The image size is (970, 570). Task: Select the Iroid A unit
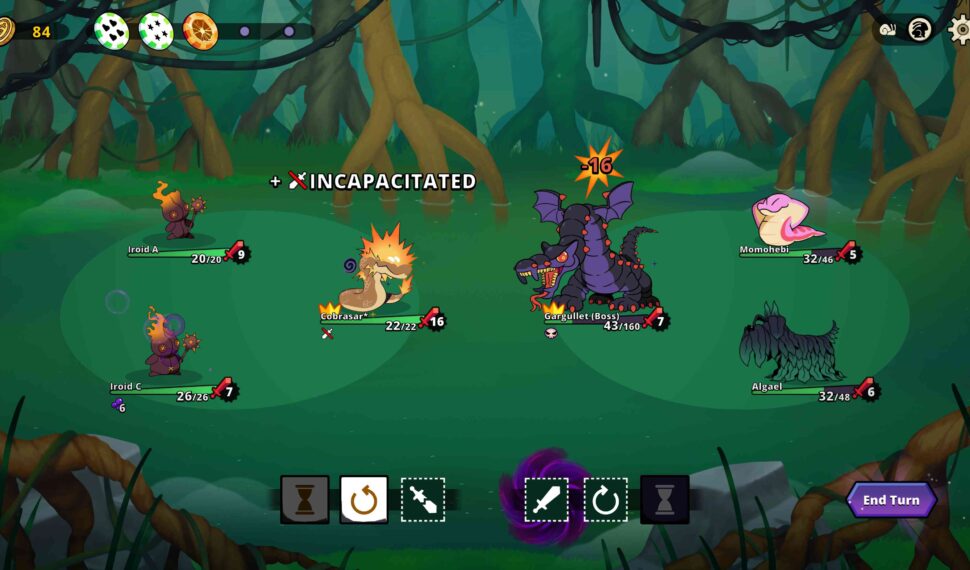180,212
